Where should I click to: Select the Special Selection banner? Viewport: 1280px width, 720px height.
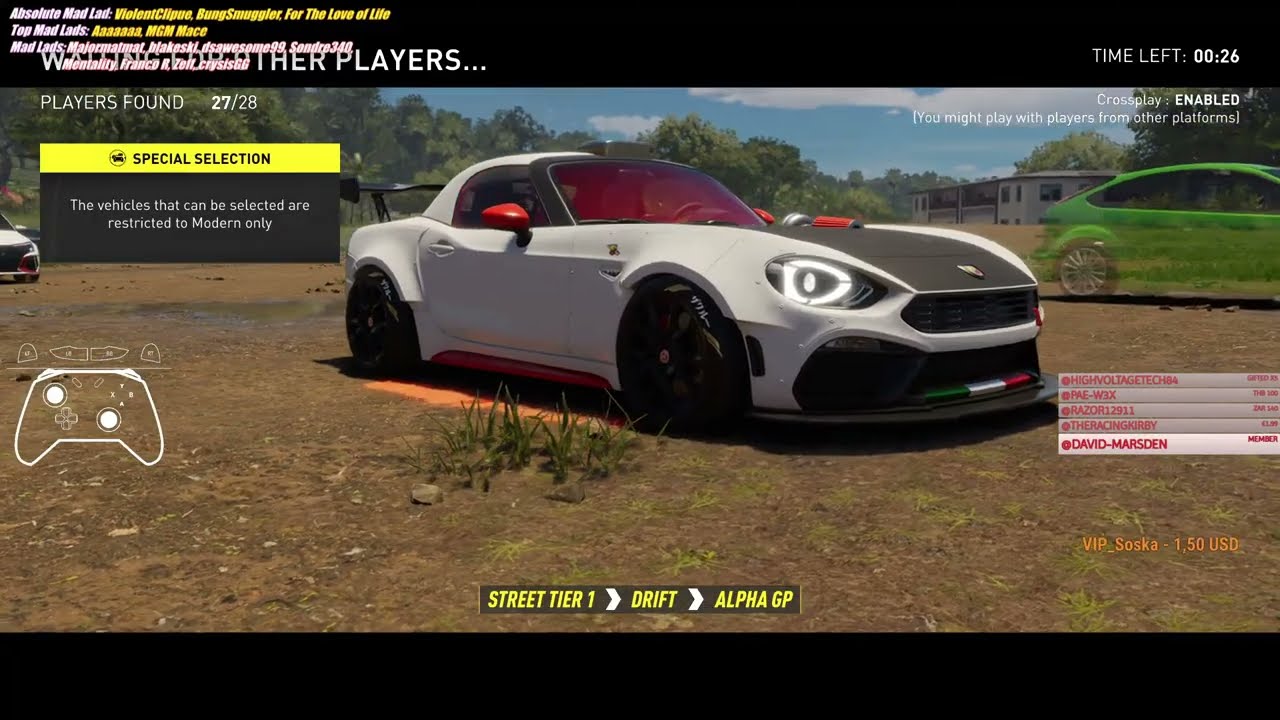point(190,158)
